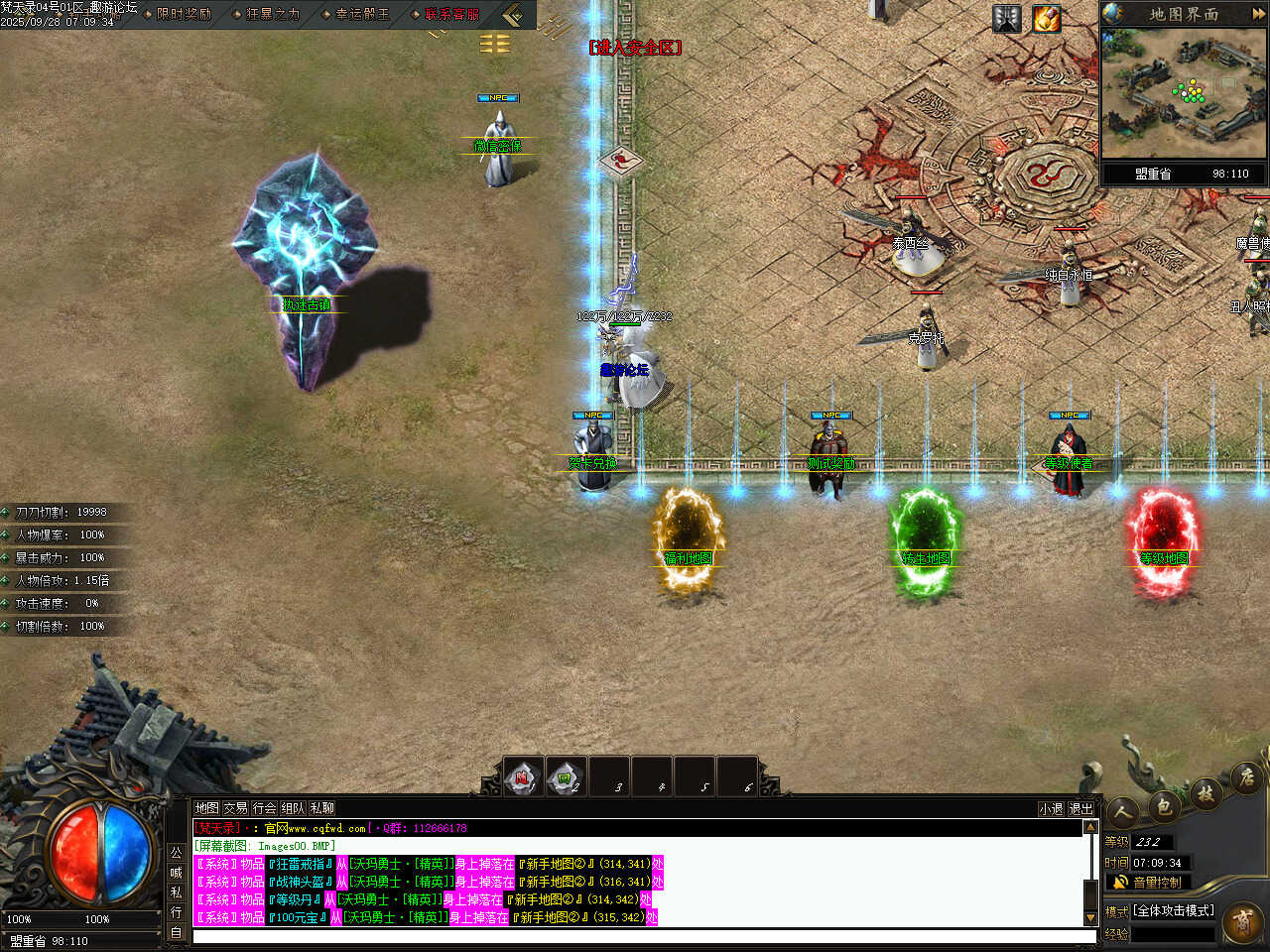Contact customer service via 联系客服
This screenshot has width=1270, height=952.
point(451,14)
